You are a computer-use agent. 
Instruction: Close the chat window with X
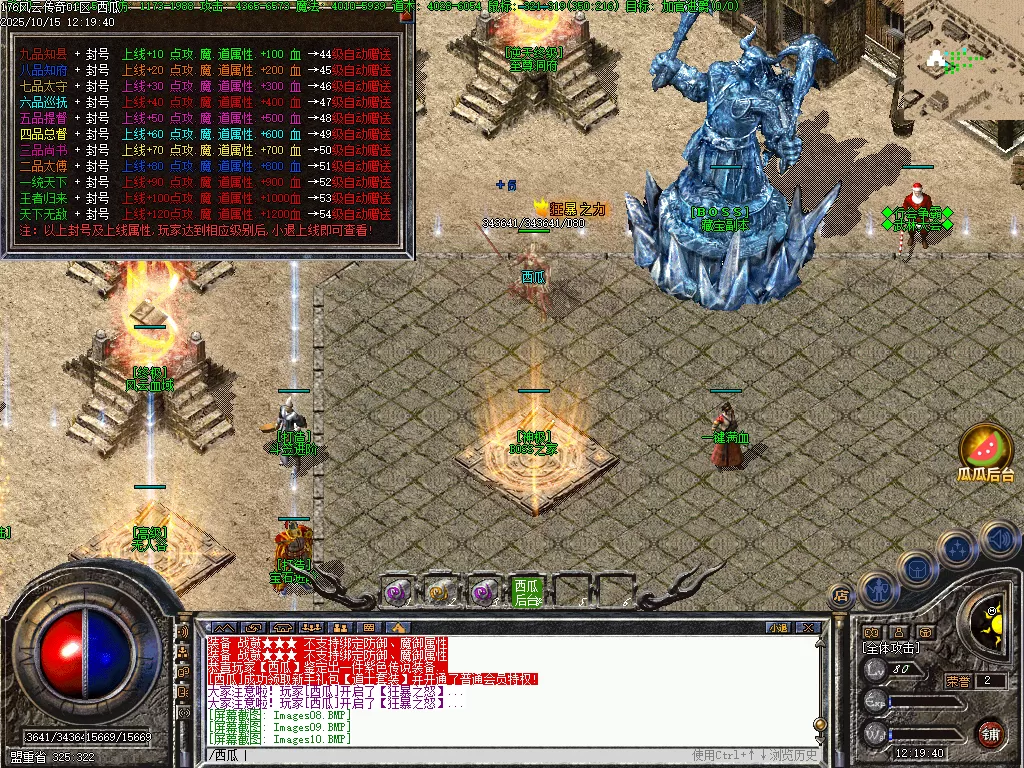pyautogui.click(x=808, y=628)
